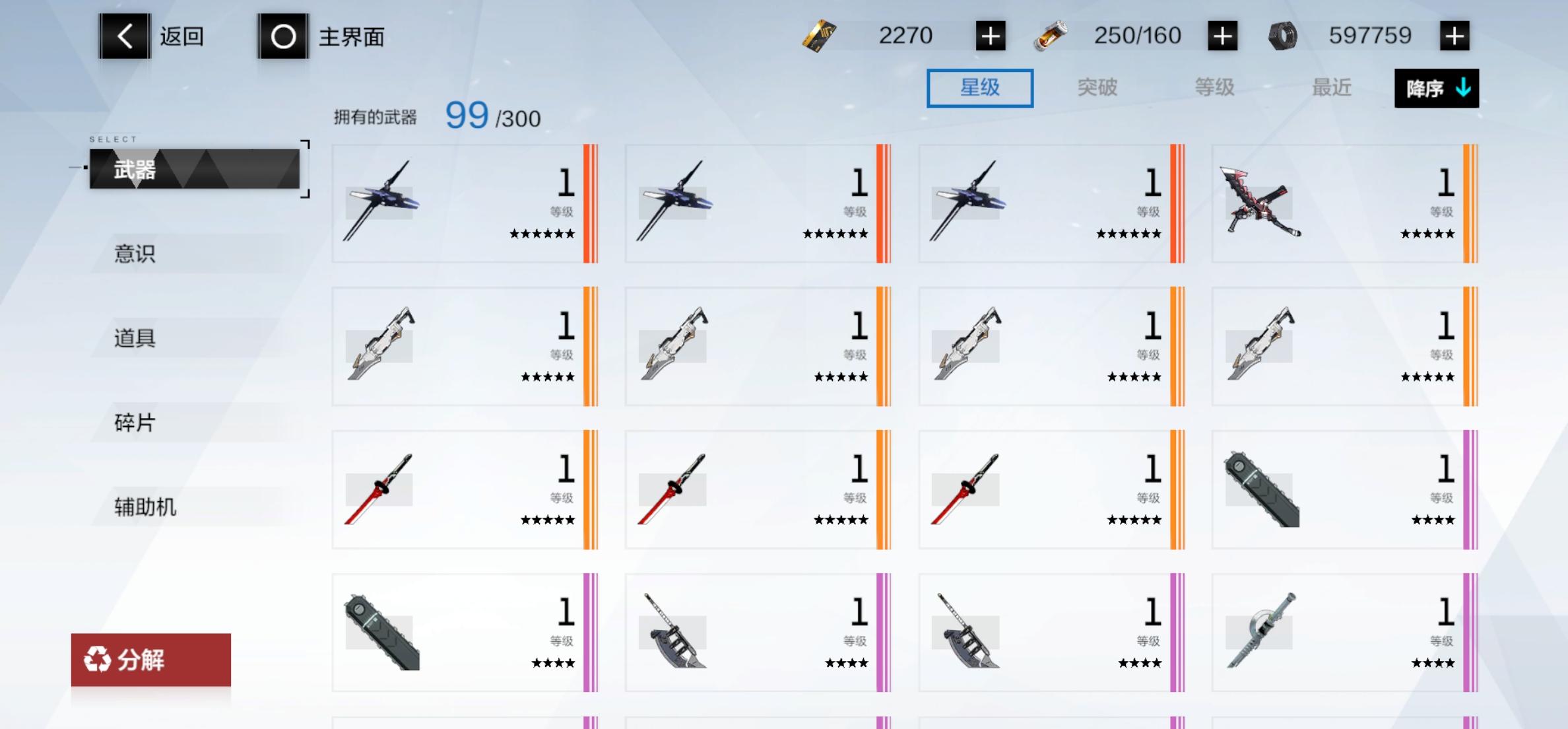Click the serum canister resource icon

pyautogui.click(x=1051, y=36)
